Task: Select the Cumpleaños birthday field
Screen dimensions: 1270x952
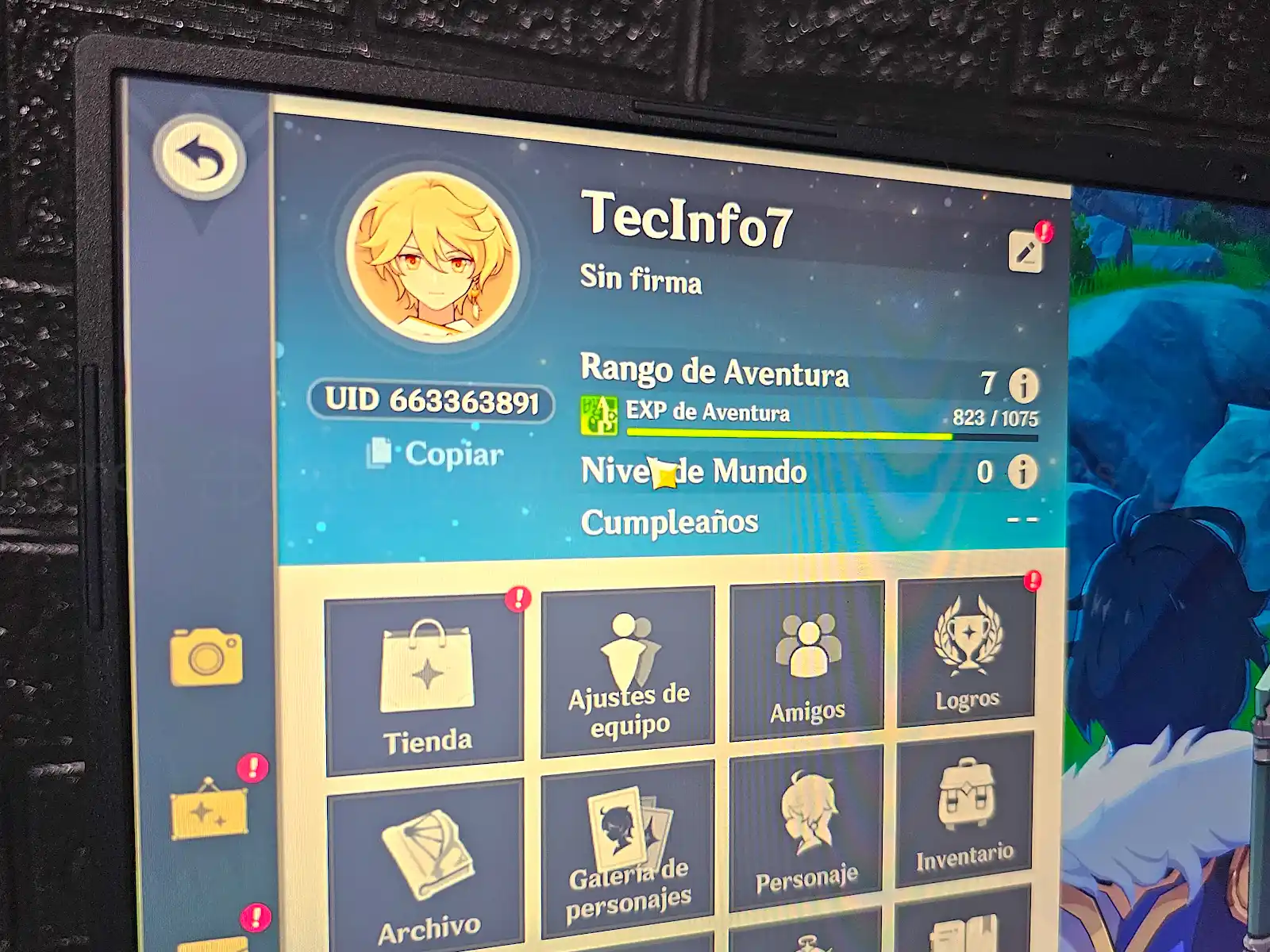Action: click(x=810, y=522)
